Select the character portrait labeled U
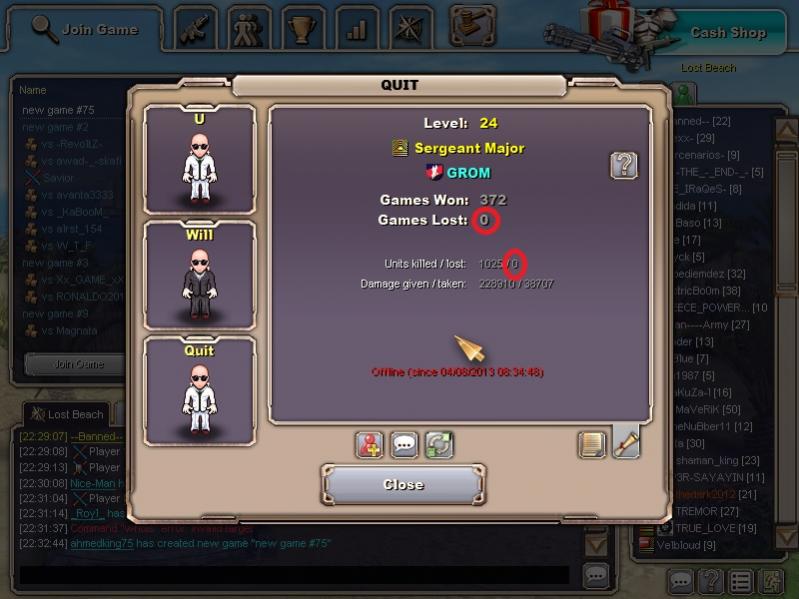 pyautogui.click(x=200, y=160)
